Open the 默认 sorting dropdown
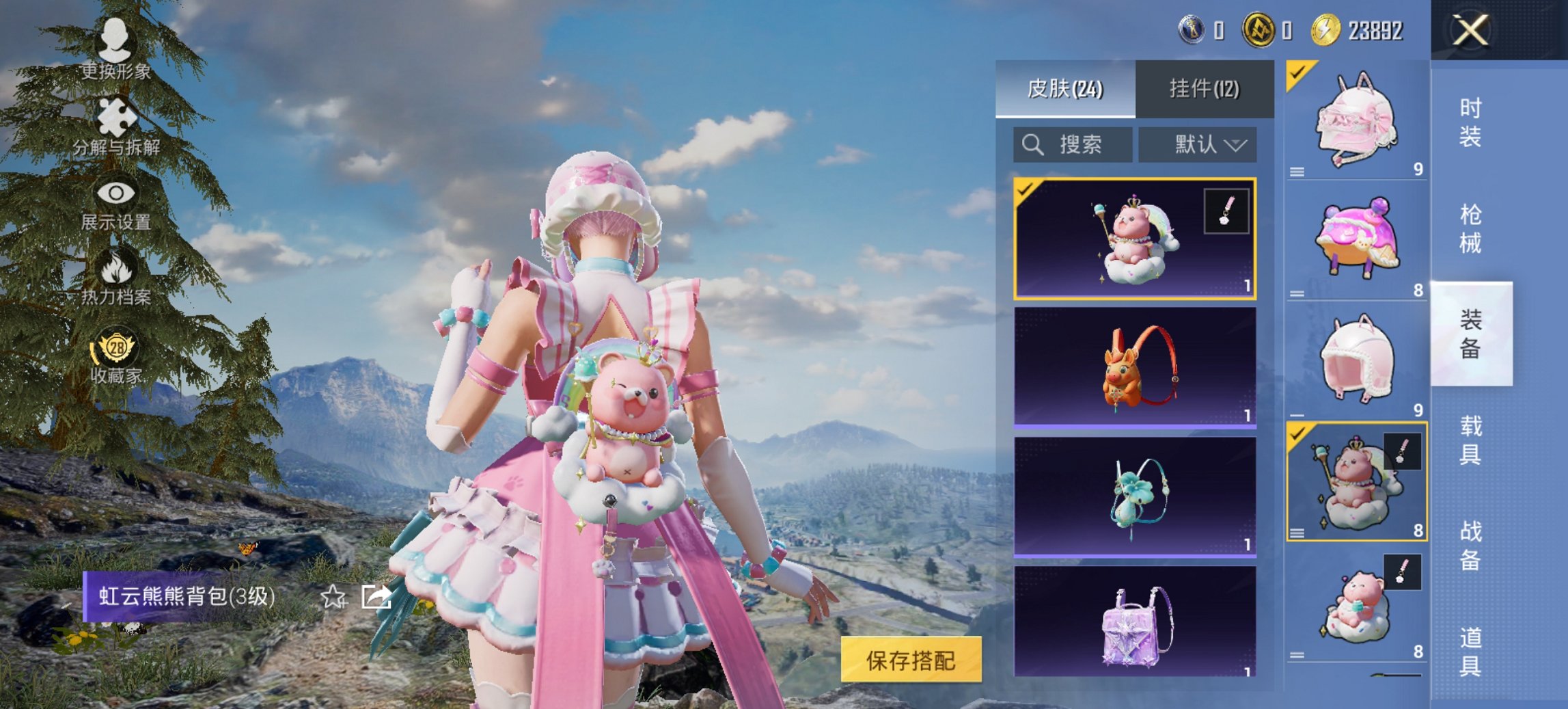1568x709 pixels. click(x=1198, y=145)
